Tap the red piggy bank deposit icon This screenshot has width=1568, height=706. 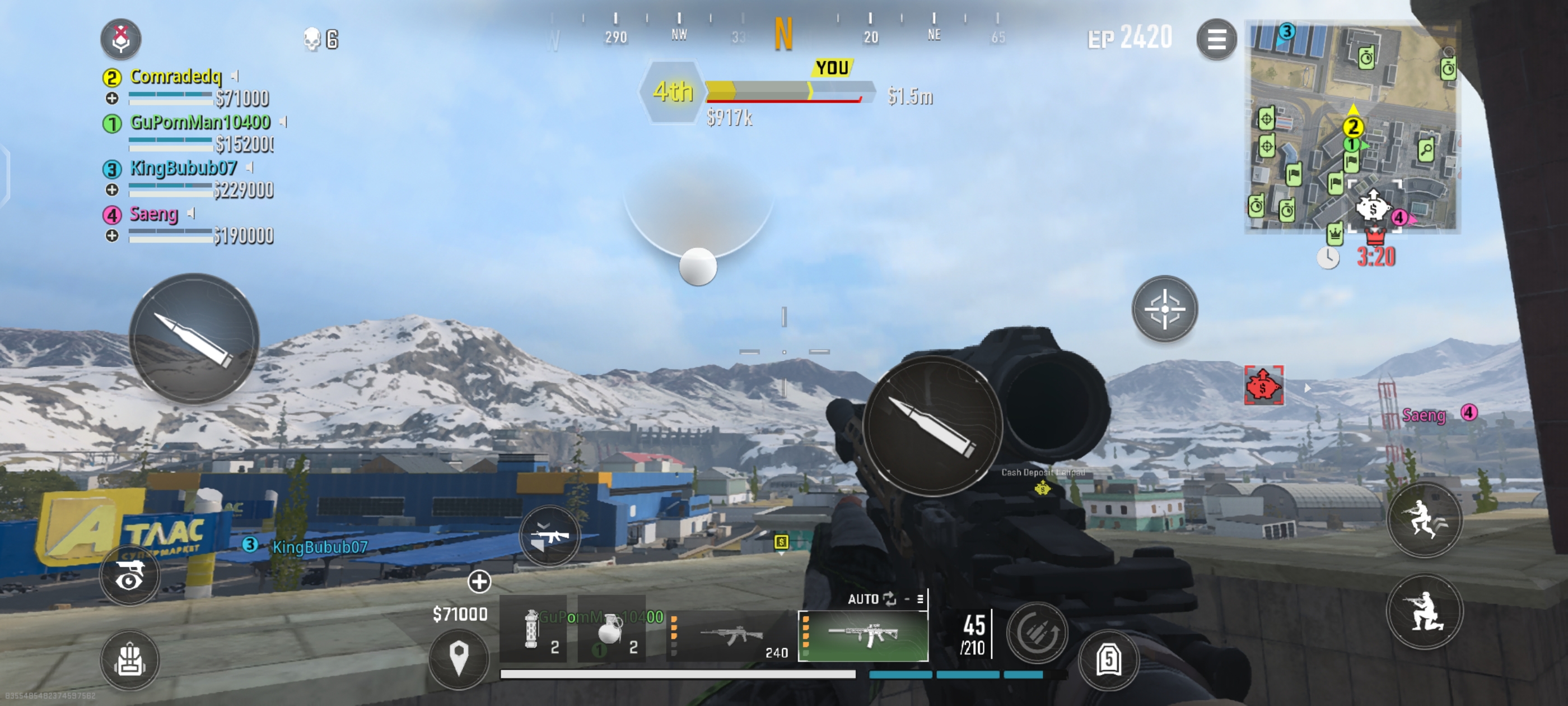click(1264, 385)
